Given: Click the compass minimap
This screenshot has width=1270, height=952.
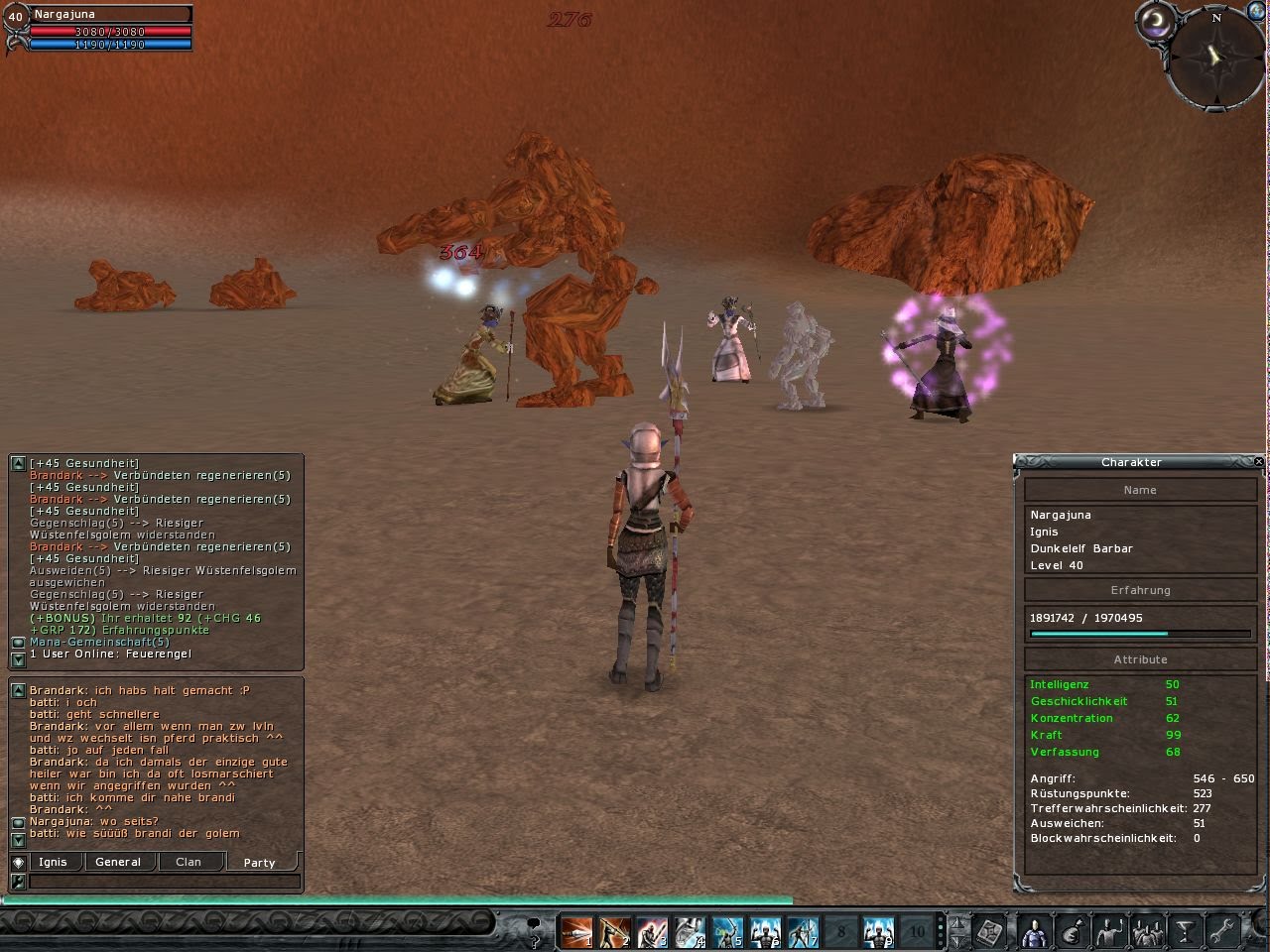Looking at the screenshot, I should click(x=1216, y=58).
